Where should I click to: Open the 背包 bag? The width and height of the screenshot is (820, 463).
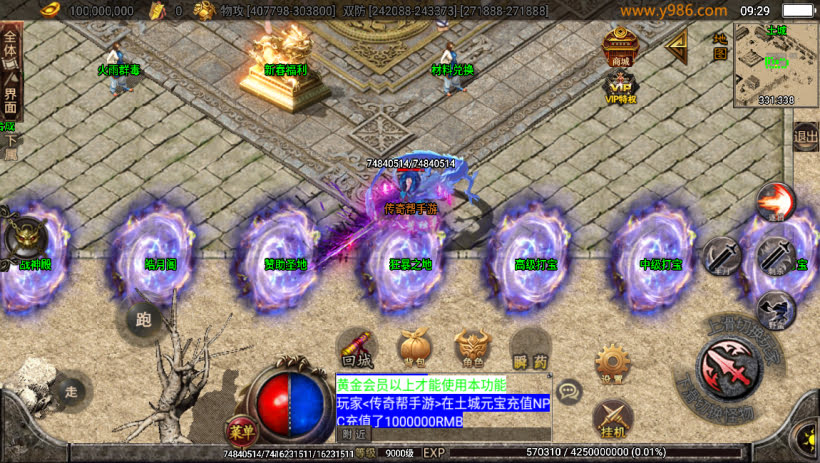point(413,346)
